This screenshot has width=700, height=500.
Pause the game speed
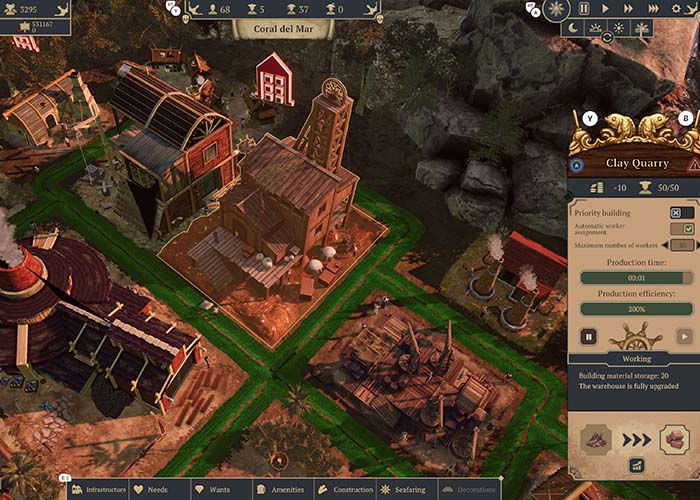pos(583,9)
